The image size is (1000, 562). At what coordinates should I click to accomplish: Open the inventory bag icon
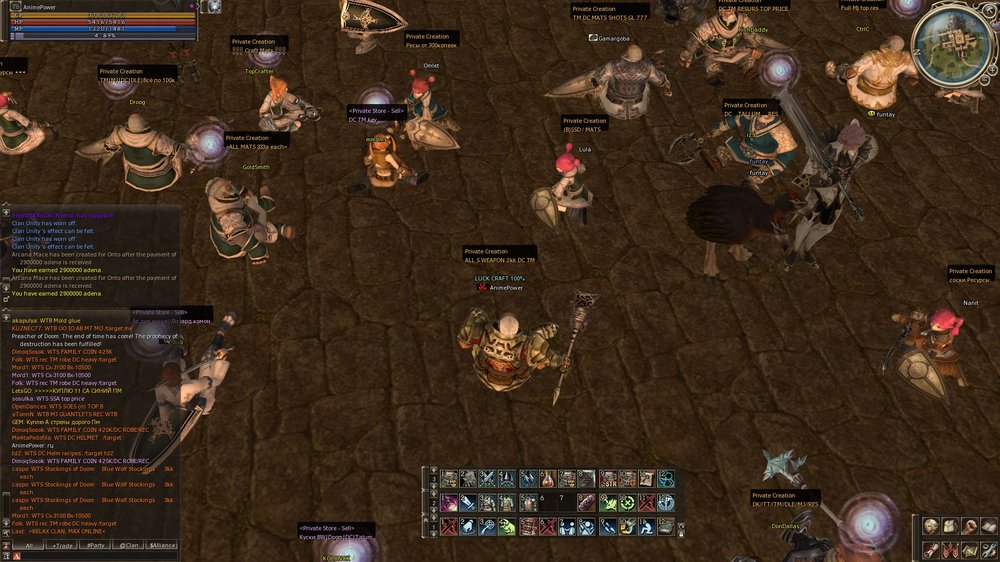pyautogui.click(x=950, y=526)
